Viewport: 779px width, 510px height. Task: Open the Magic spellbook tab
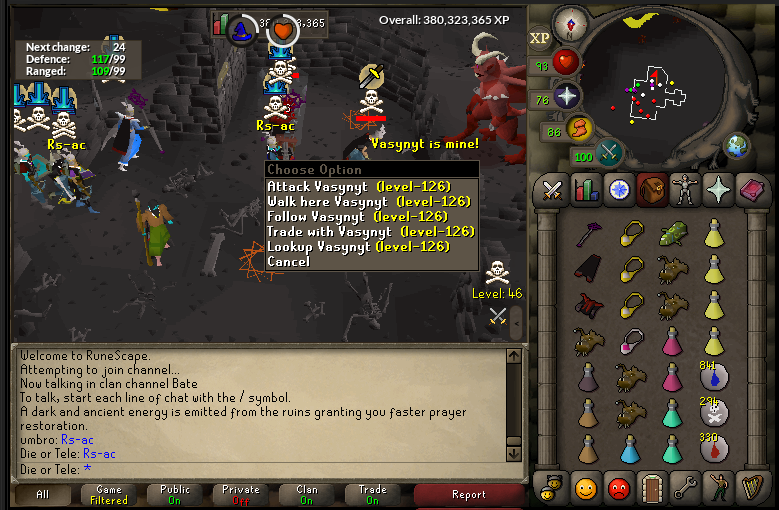752,189
